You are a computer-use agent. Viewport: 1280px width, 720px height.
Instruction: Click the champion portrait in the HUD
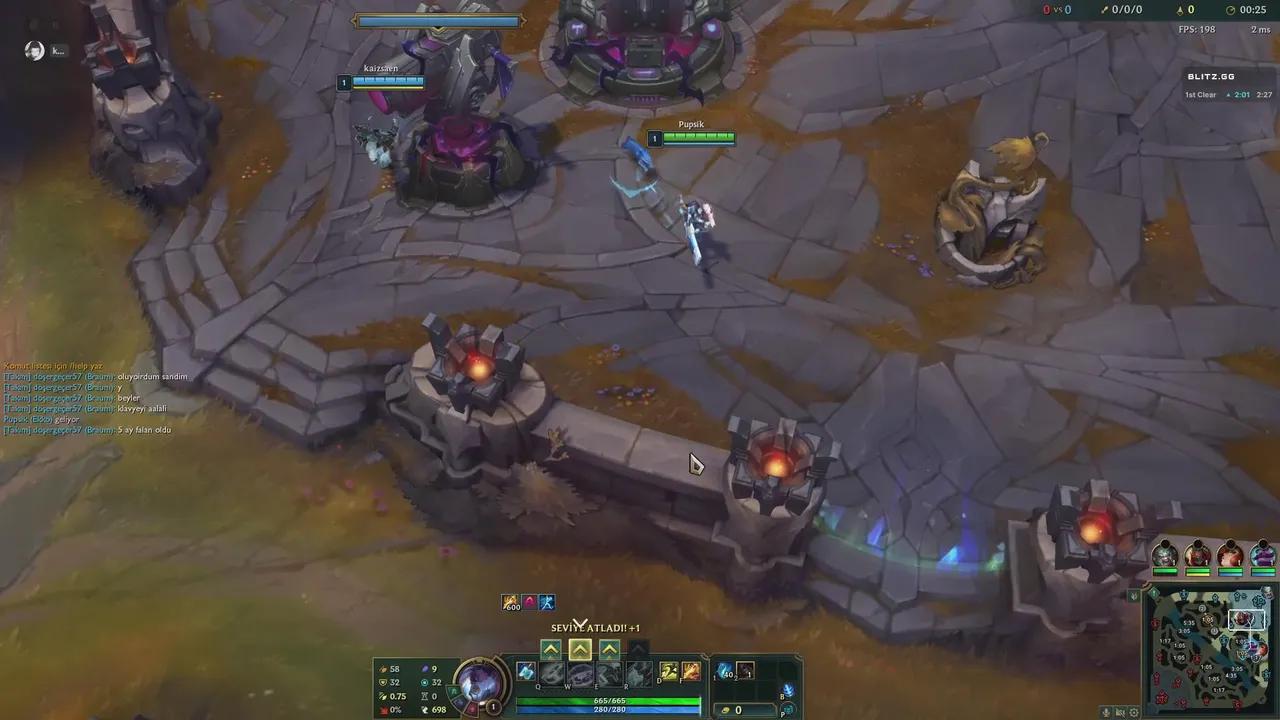(480, 685)
